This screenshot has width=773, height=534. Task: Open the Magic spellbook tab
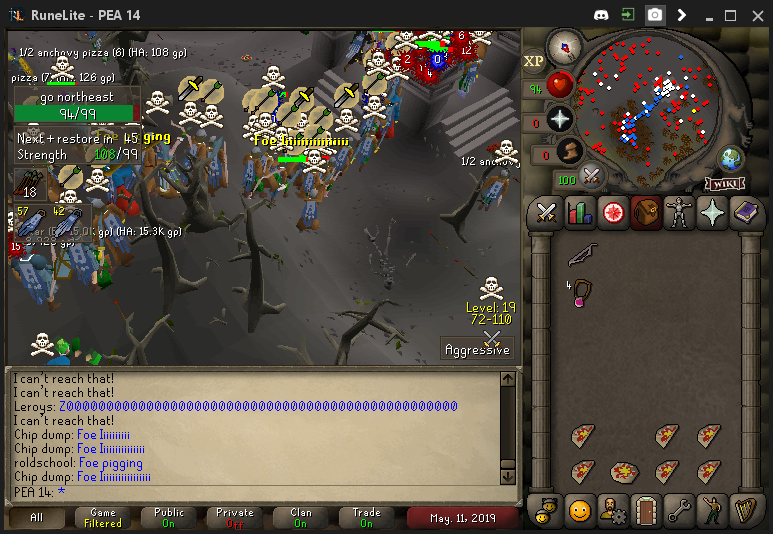click(x=745, y=213)
